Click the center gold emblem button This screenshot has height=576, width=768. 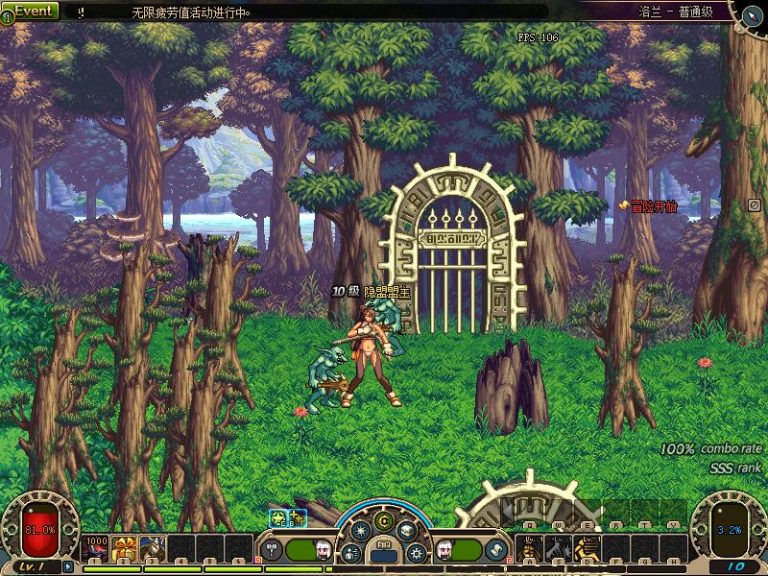point(384,522)
